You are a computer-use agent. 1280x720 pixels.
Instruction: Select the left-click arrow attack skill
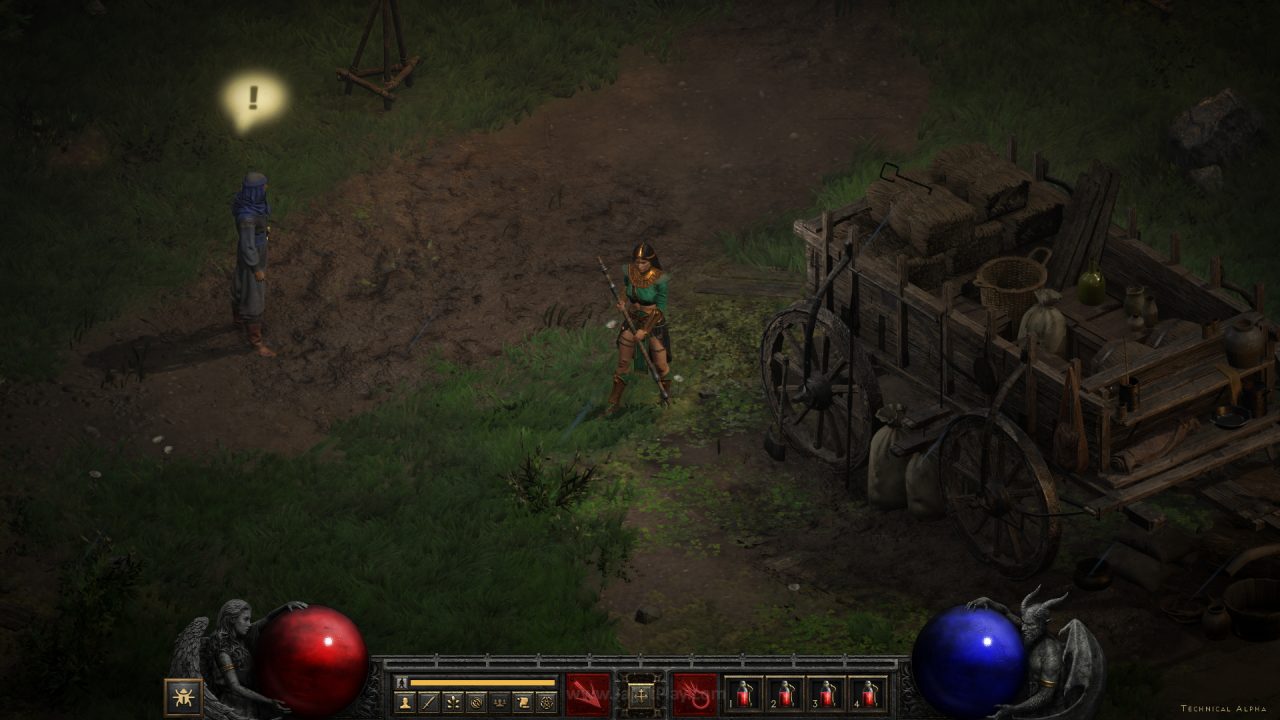[588, 694]
